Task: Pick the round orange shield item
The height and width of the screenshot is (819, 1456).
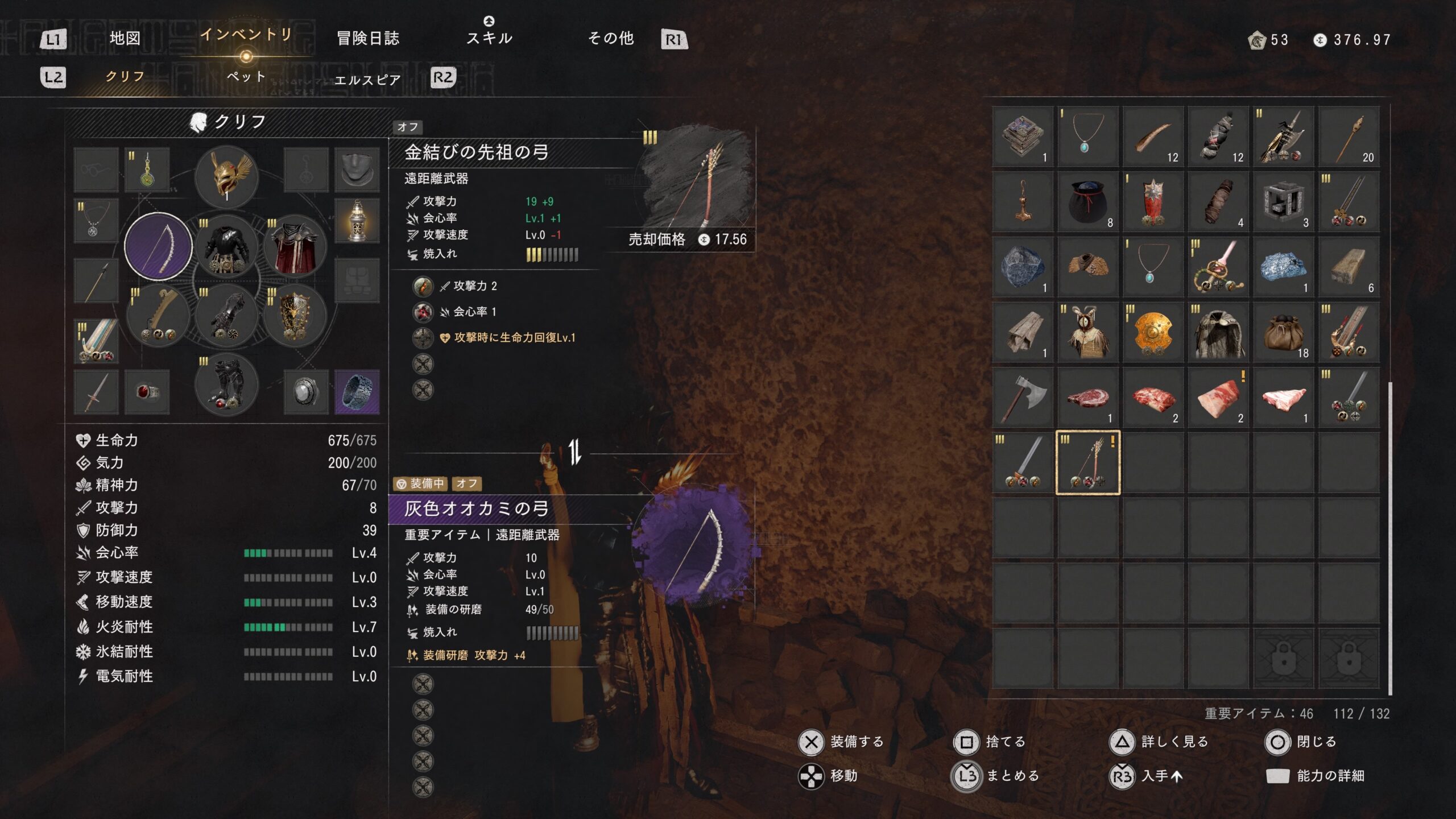Action: tap(1153, 332)
